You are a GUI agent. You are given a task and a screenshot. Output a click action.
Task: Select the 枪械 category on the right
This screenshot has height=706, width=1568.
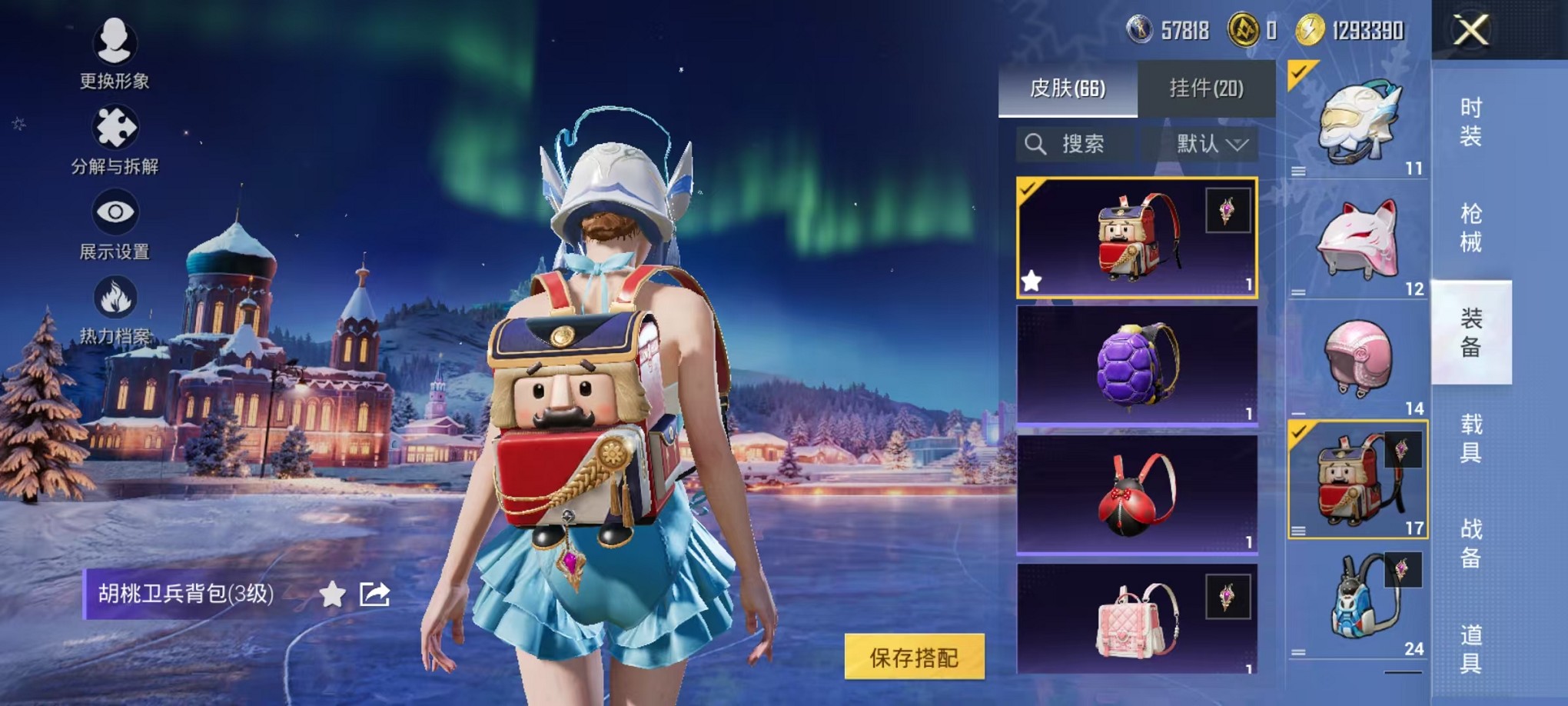[1472, 227]
